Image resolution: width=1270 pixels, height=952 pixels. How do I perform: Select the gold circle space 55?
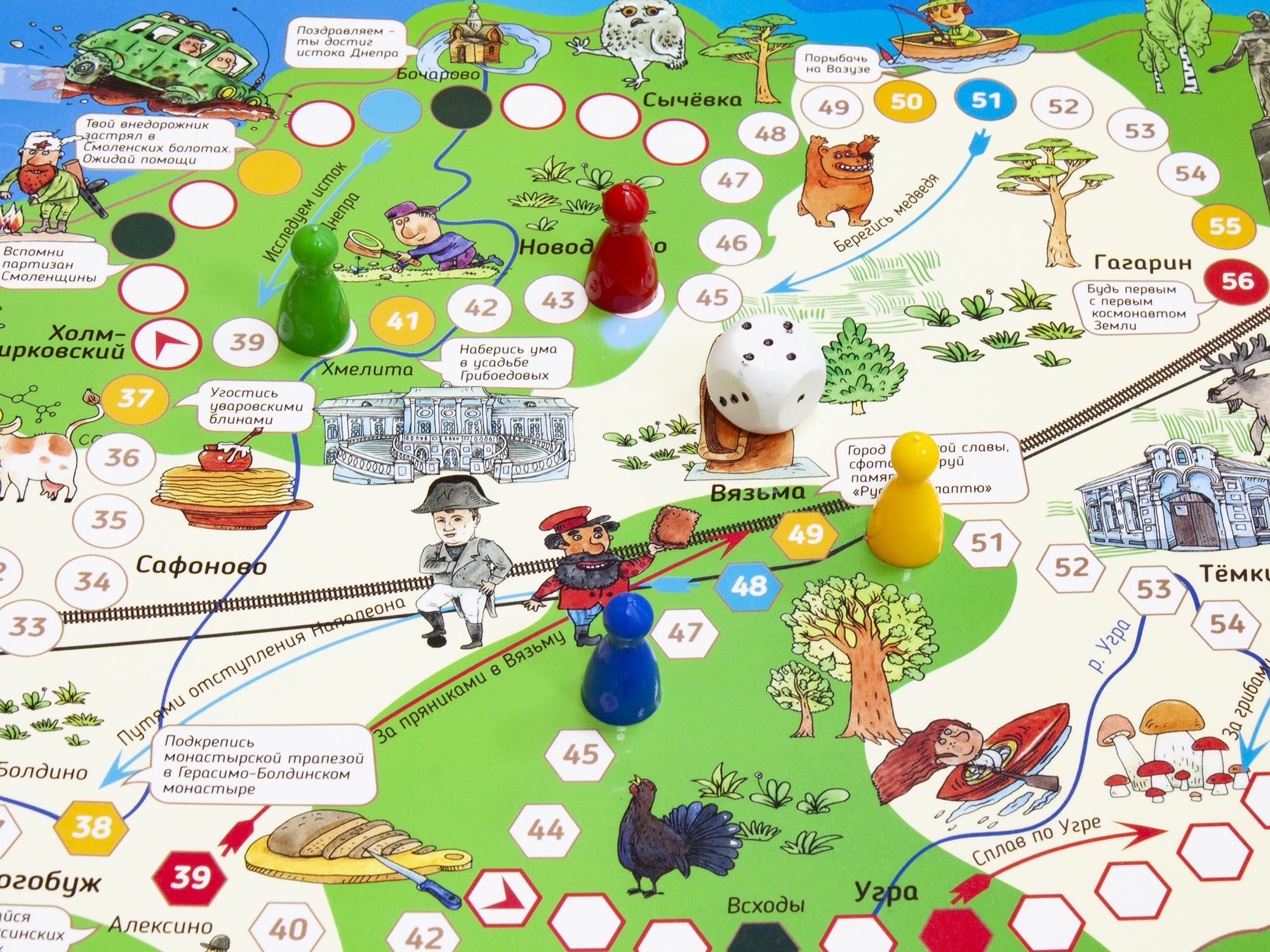[1224, 227]
